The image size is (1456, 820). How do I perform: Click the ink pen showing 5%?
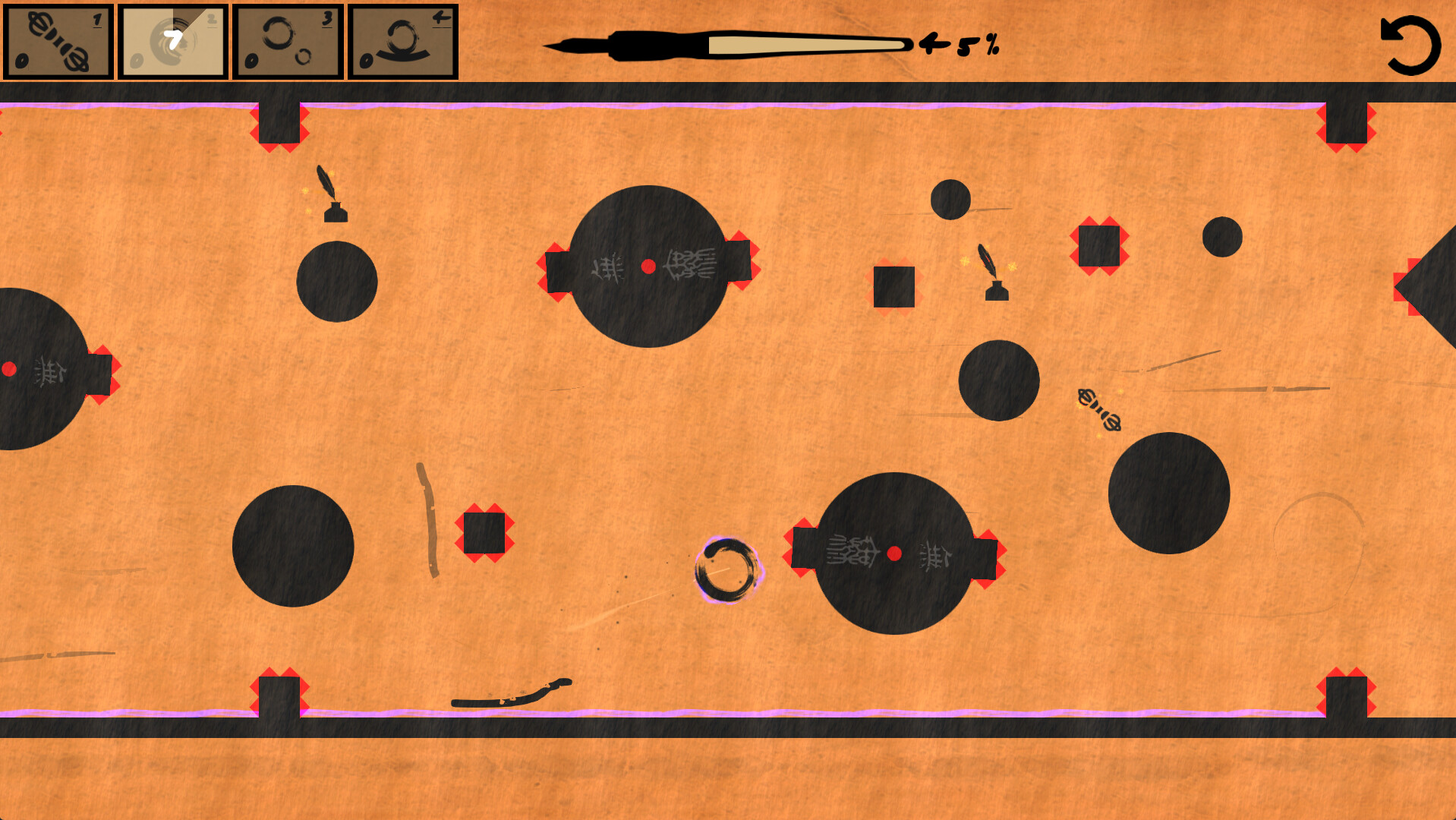coord(729,44)
